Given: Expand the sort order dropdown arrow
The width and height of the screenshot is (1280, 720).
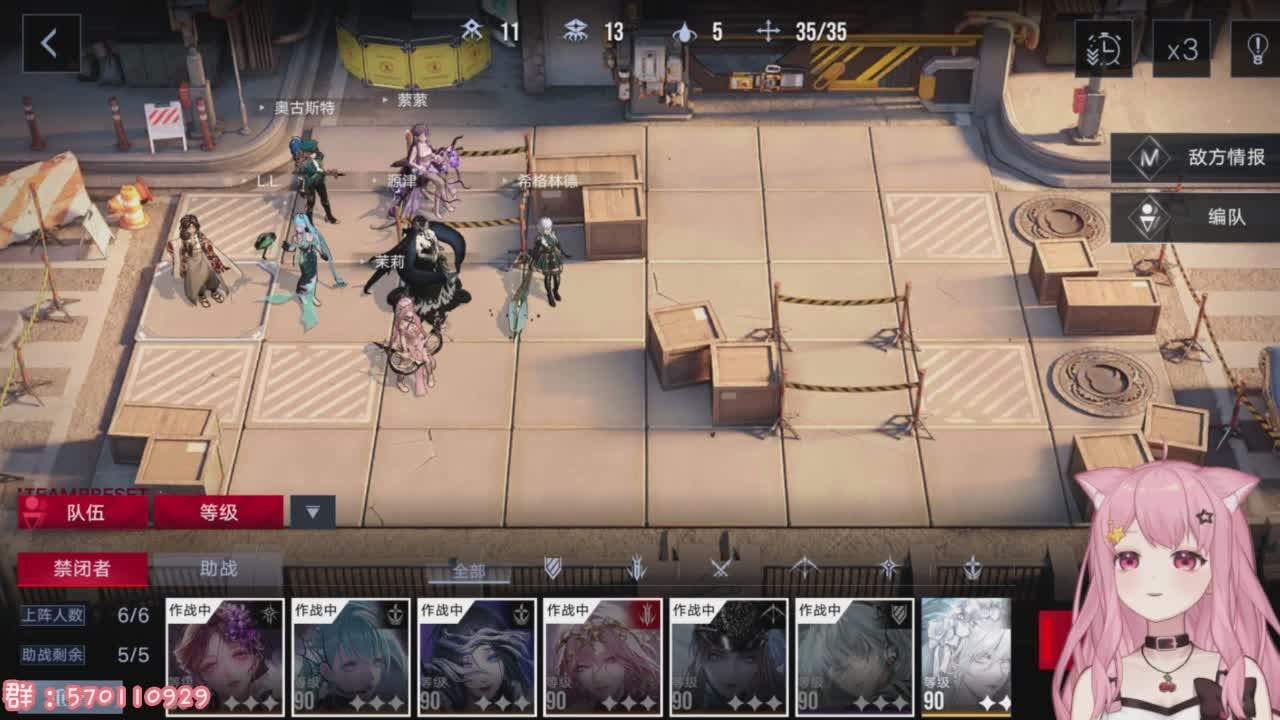Looking at the screenshot, I should tap(313, 512).
